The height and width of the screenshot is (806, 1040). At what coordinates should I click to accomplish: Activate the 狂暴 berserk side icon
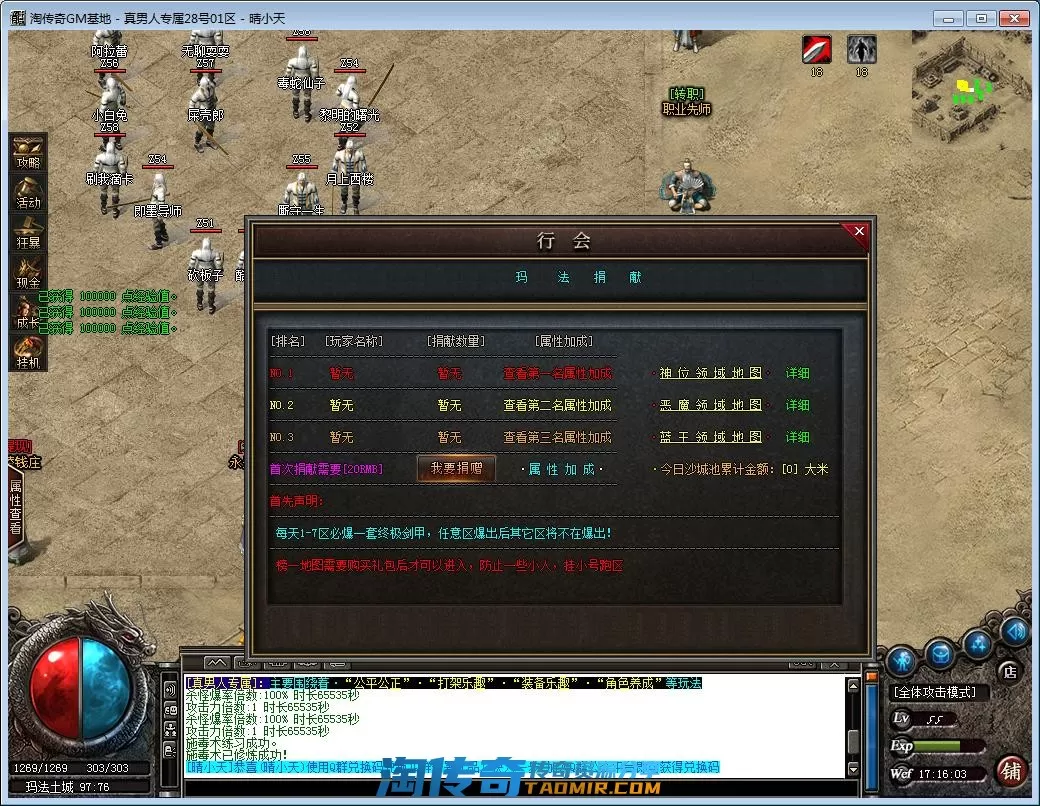pos(27,233)
